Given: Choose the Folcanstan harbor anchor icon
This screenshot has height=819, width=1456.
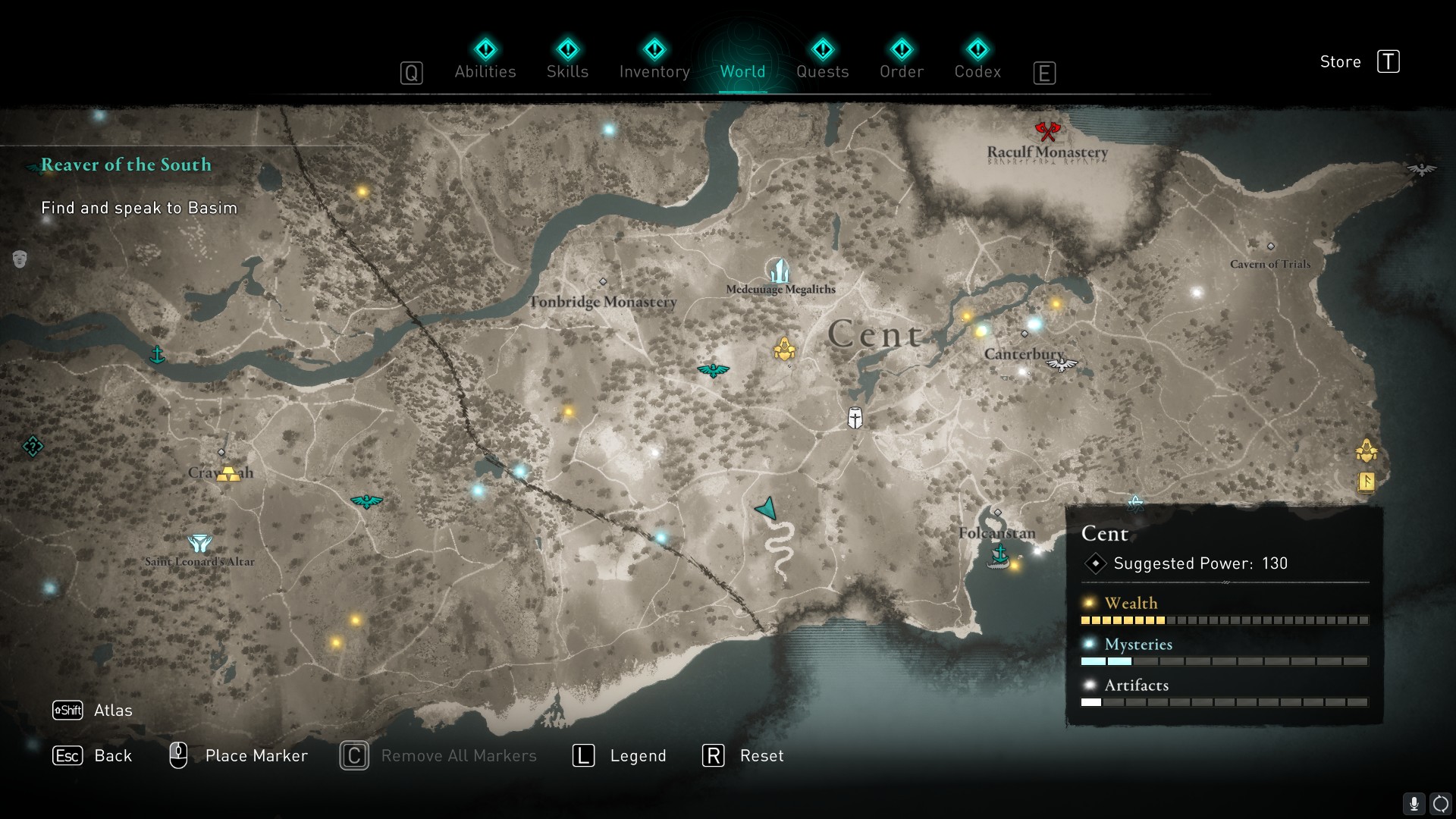Looking at the screenshot, I should coord(999,554).
